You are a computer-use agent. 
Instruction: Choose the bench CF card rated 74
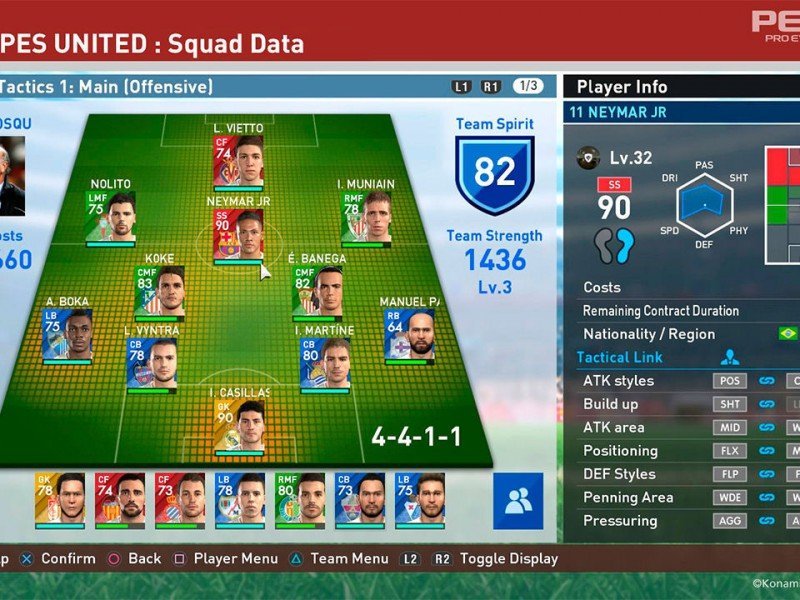(120, 500)
